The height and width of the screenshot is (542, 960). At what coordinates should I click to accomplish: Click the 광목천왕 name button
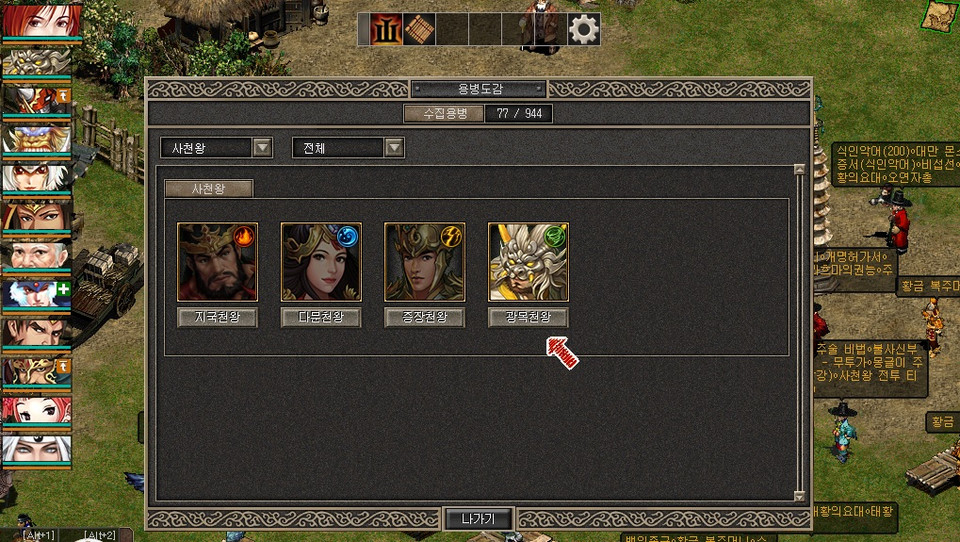(528, 317)
